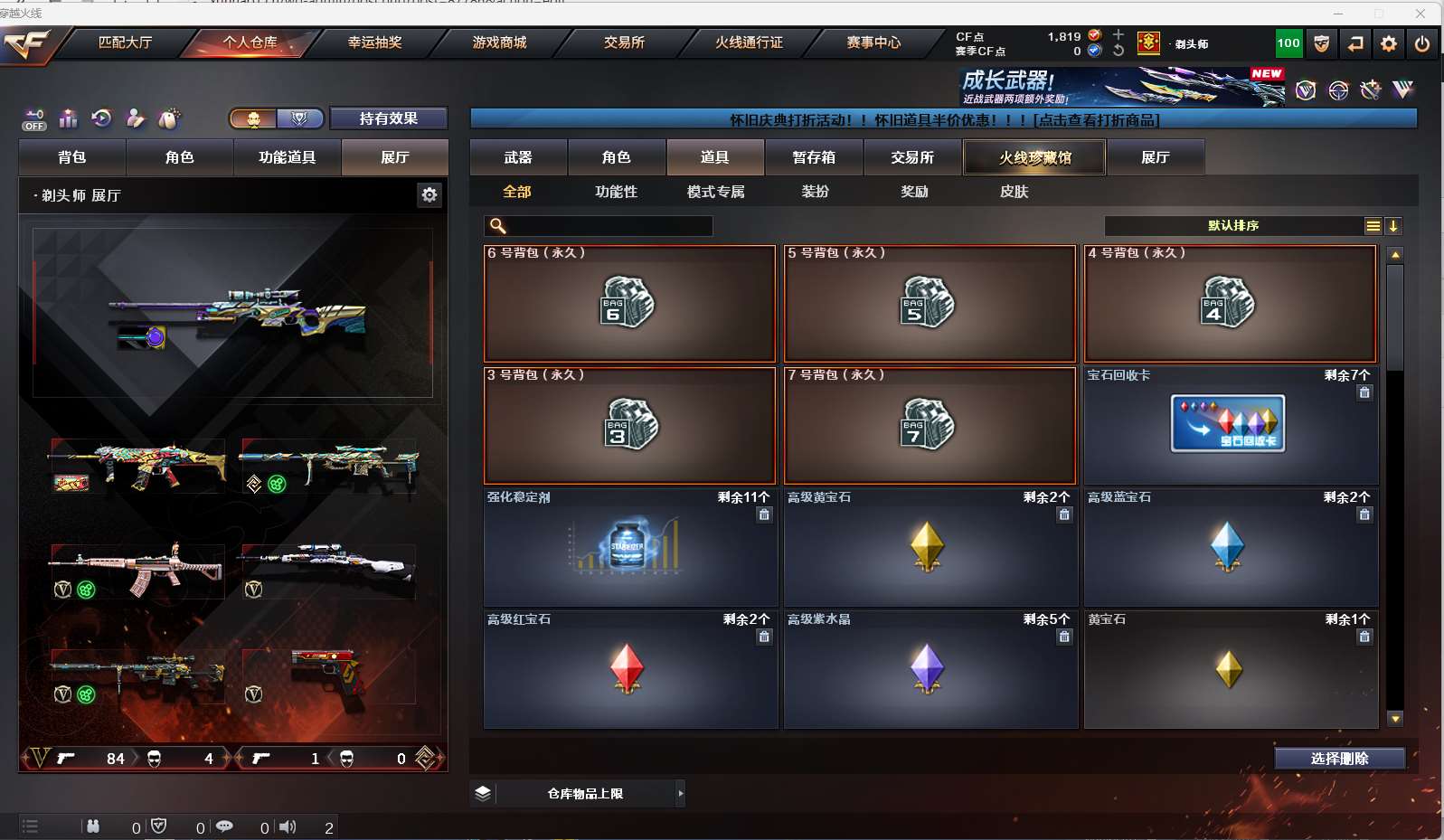Close the game window
Image resolution: width=1444 pixels, height=840 pixels.
pyautogui.click(x=1420, y=14)
